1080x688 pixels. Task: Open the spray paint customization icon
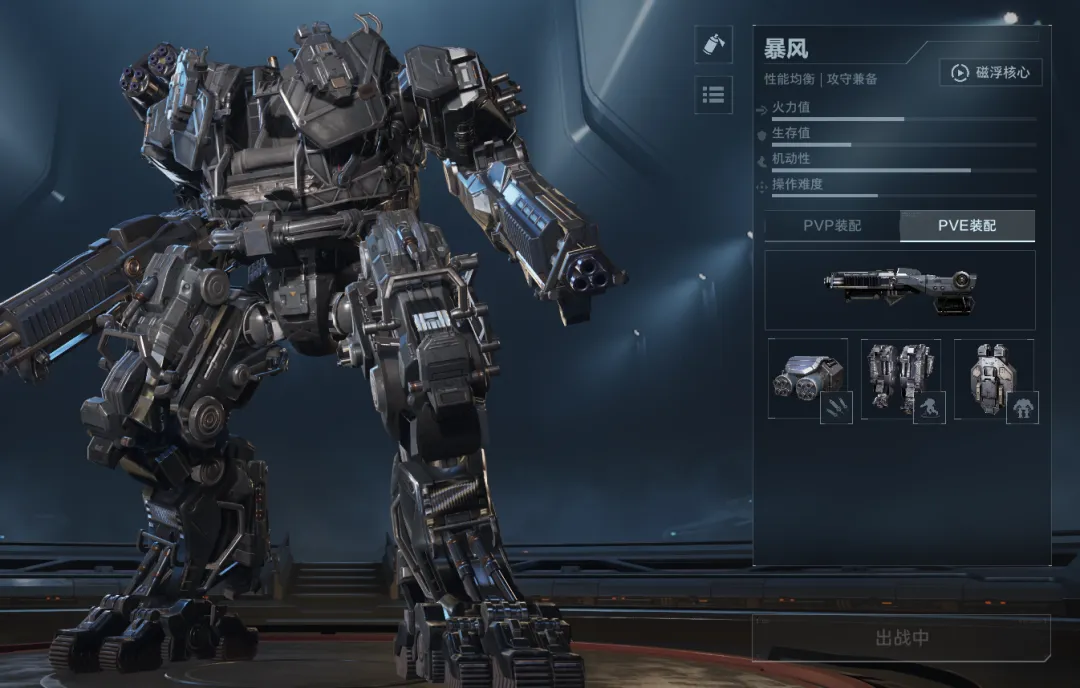[x=713, y=45]
